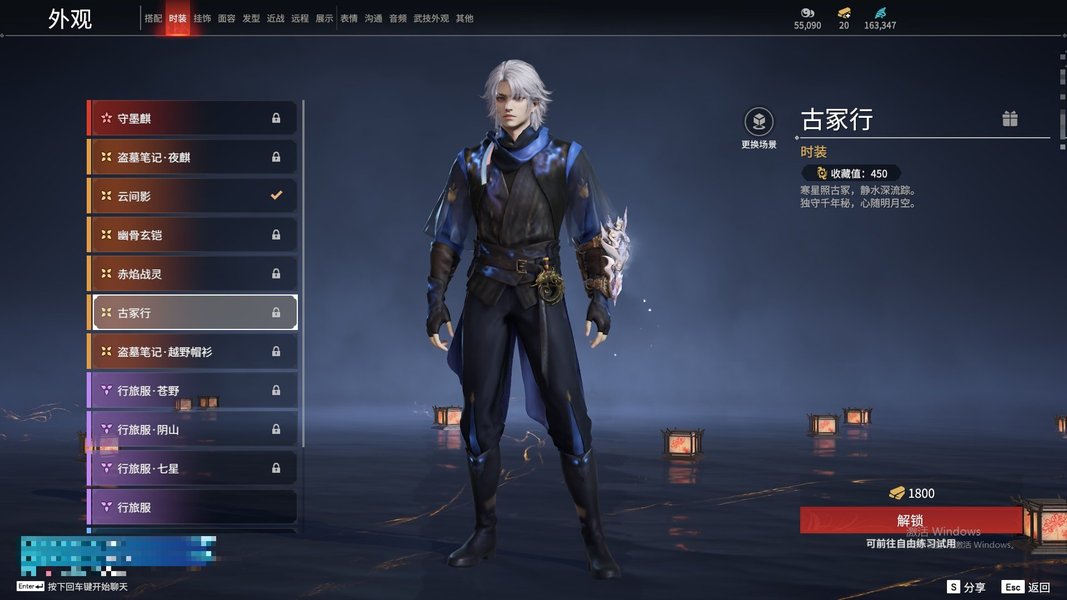Select the 行旅服·苍野 outfit

[x=193, y=391]
